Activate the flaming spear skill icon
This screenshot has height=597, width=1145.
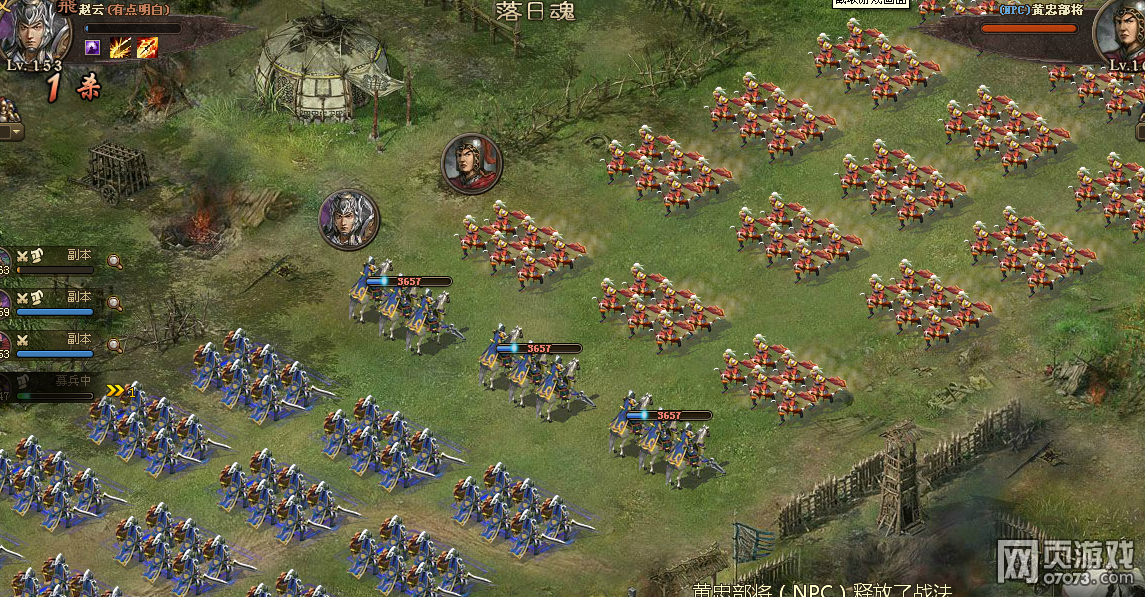[x=148, y=47]
